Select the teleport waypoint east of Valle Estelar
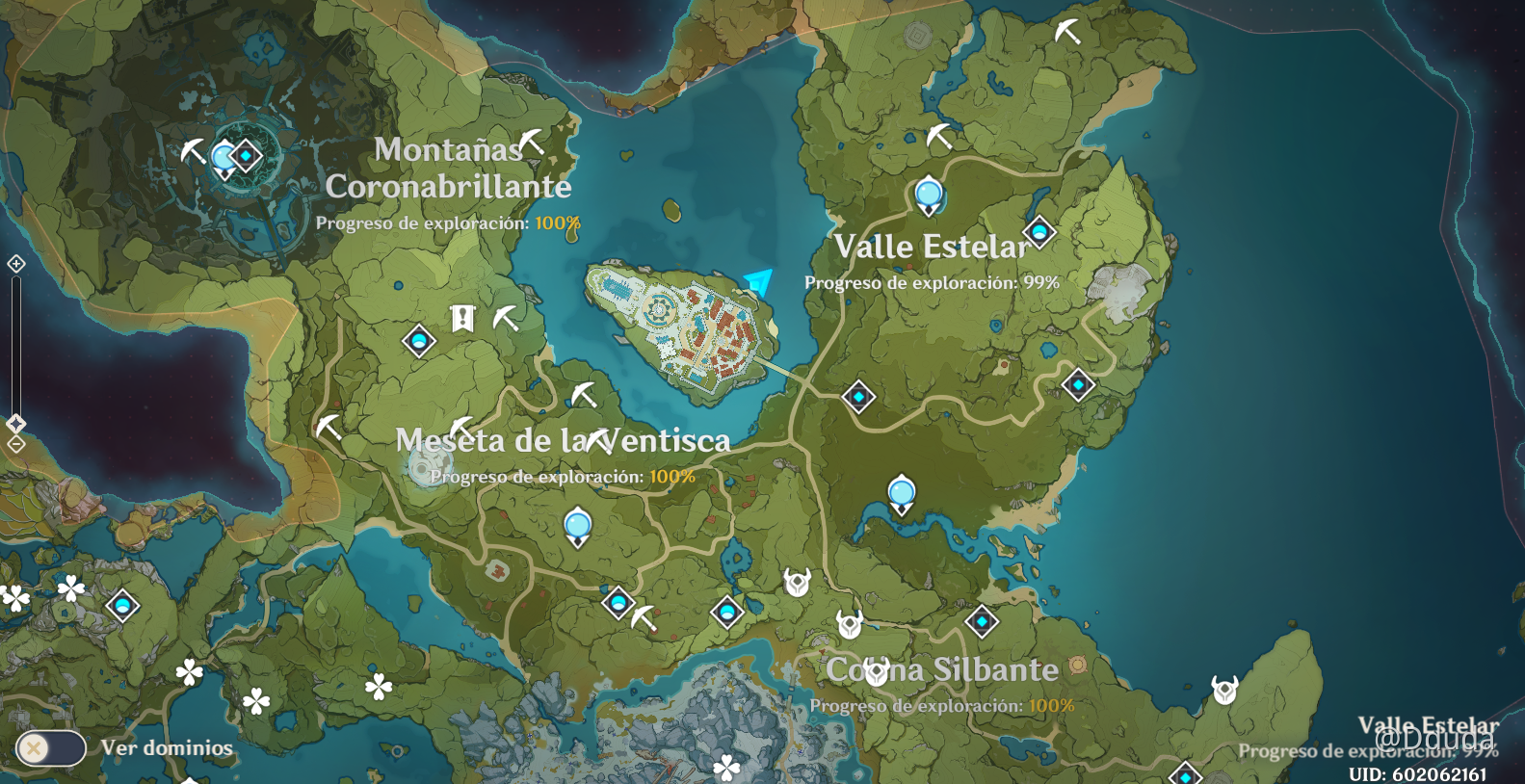The width and height of the screenshot is (1525, 784). pos(1076,384)
